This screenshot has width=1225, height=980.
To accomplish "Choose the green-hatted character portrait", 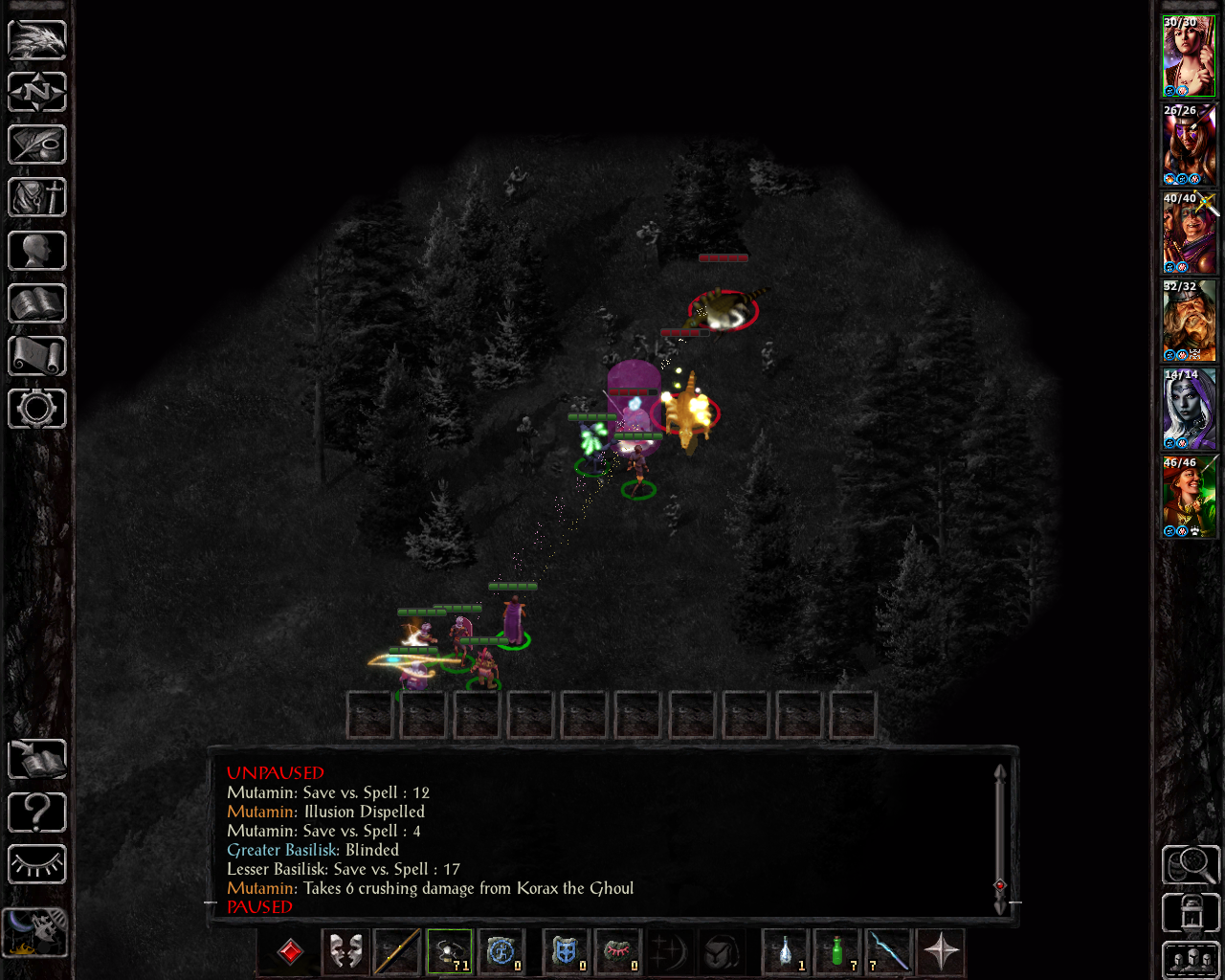I will [x=1189, y=498].
